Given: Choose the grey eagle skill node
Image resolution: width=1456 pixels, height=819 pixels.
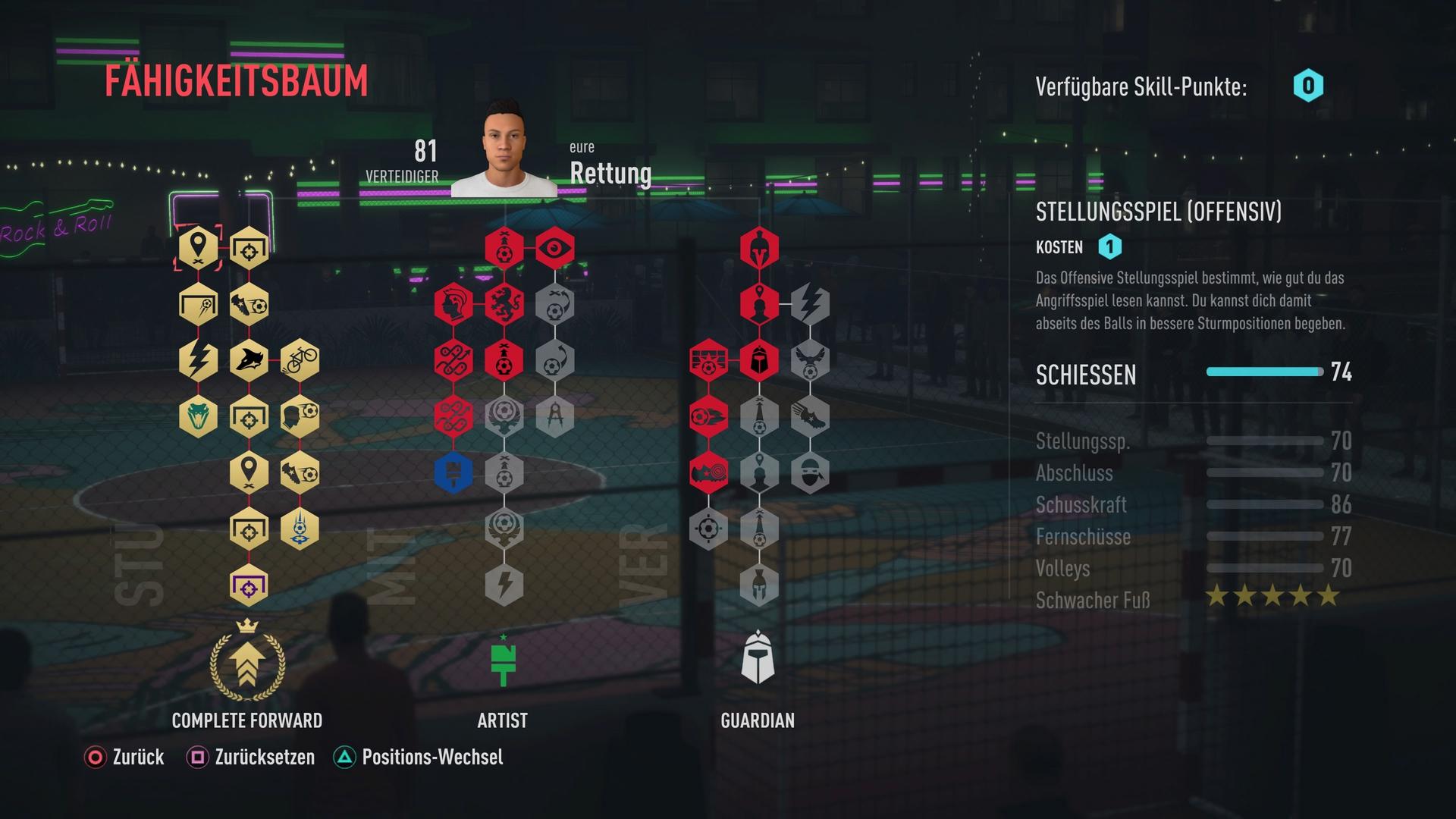Looking at the screenshot, I should pos(810,359).
